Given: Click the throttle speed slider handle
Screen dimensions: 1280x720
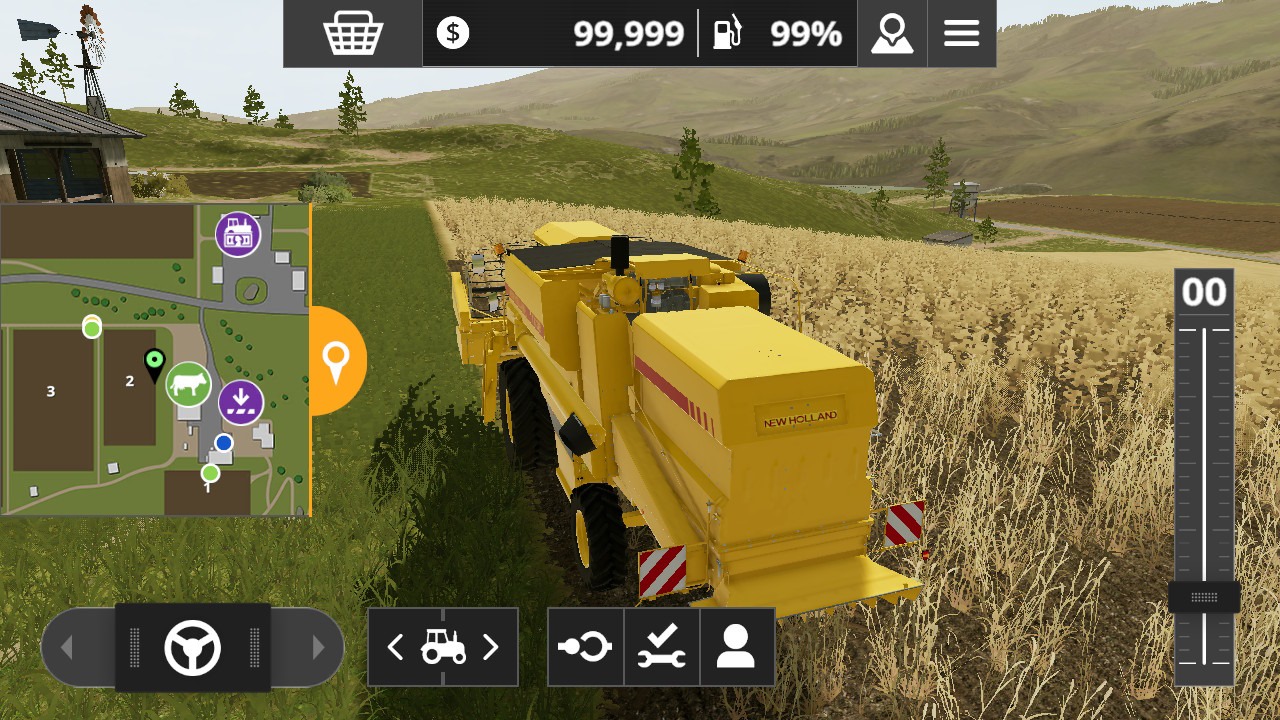Looking at the screenshot, I should tap(1204, 598).
